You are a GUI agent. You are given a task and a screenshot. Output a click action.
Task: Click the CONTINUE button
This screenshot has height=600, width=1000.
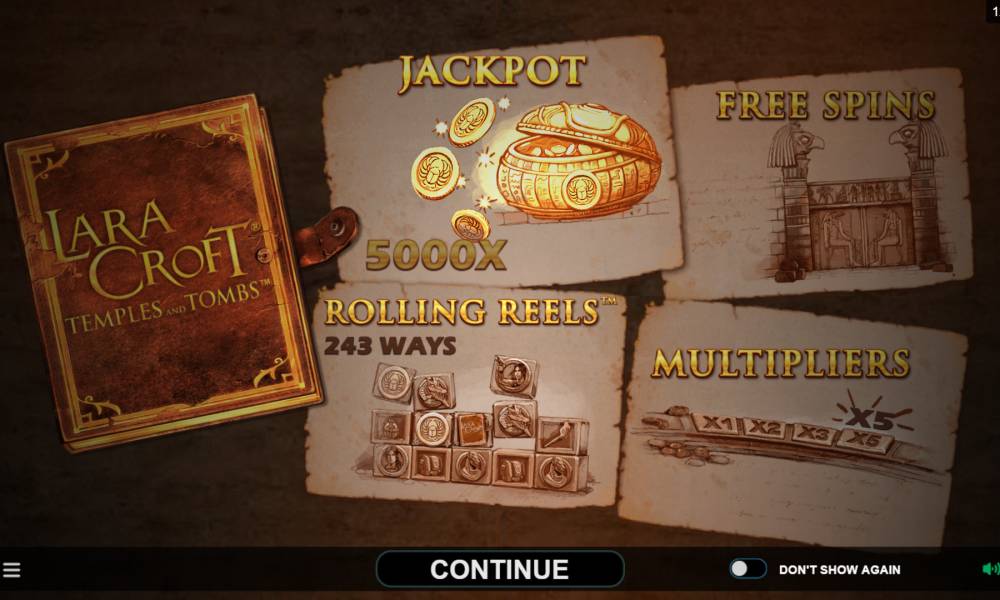(x=499, y=569)
